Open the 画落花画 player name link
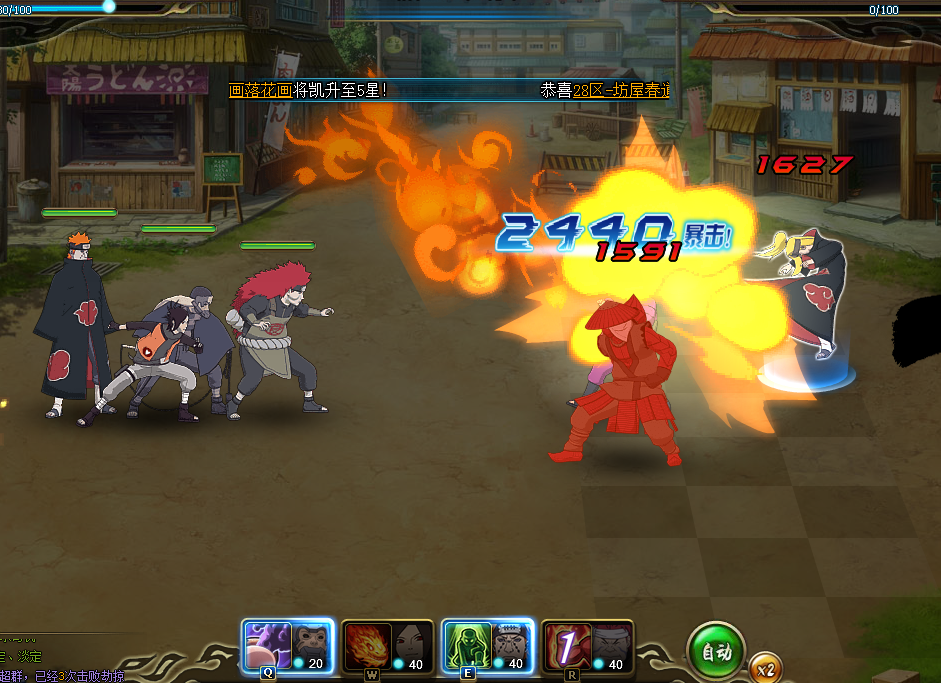This screenshot has height=683, width=941. click(261, 90)
